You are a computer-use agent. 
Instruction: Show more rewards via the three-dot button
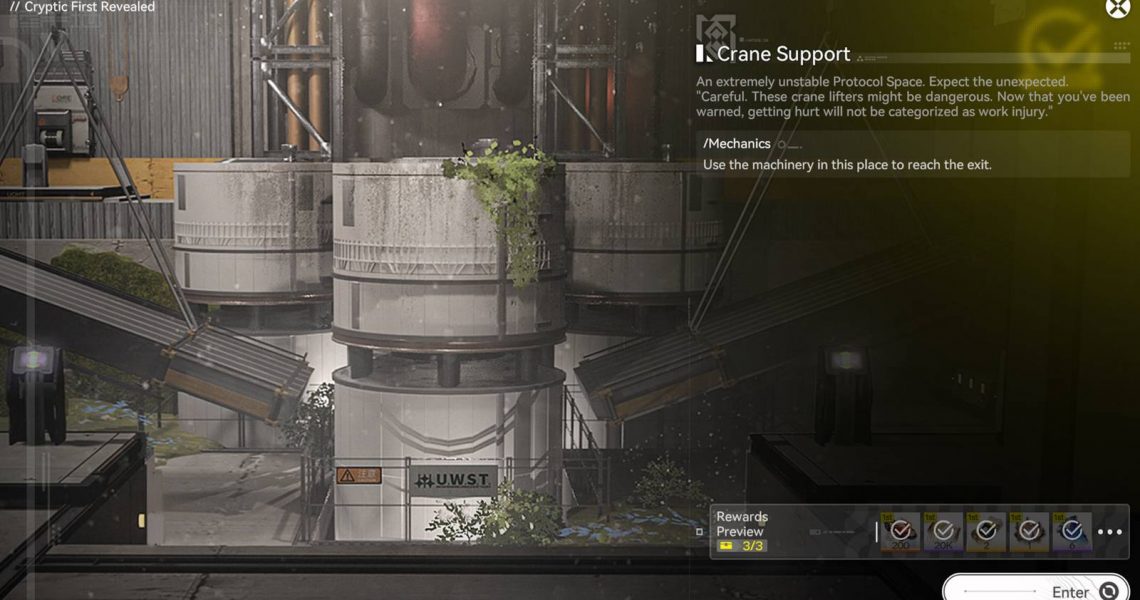1110,532
